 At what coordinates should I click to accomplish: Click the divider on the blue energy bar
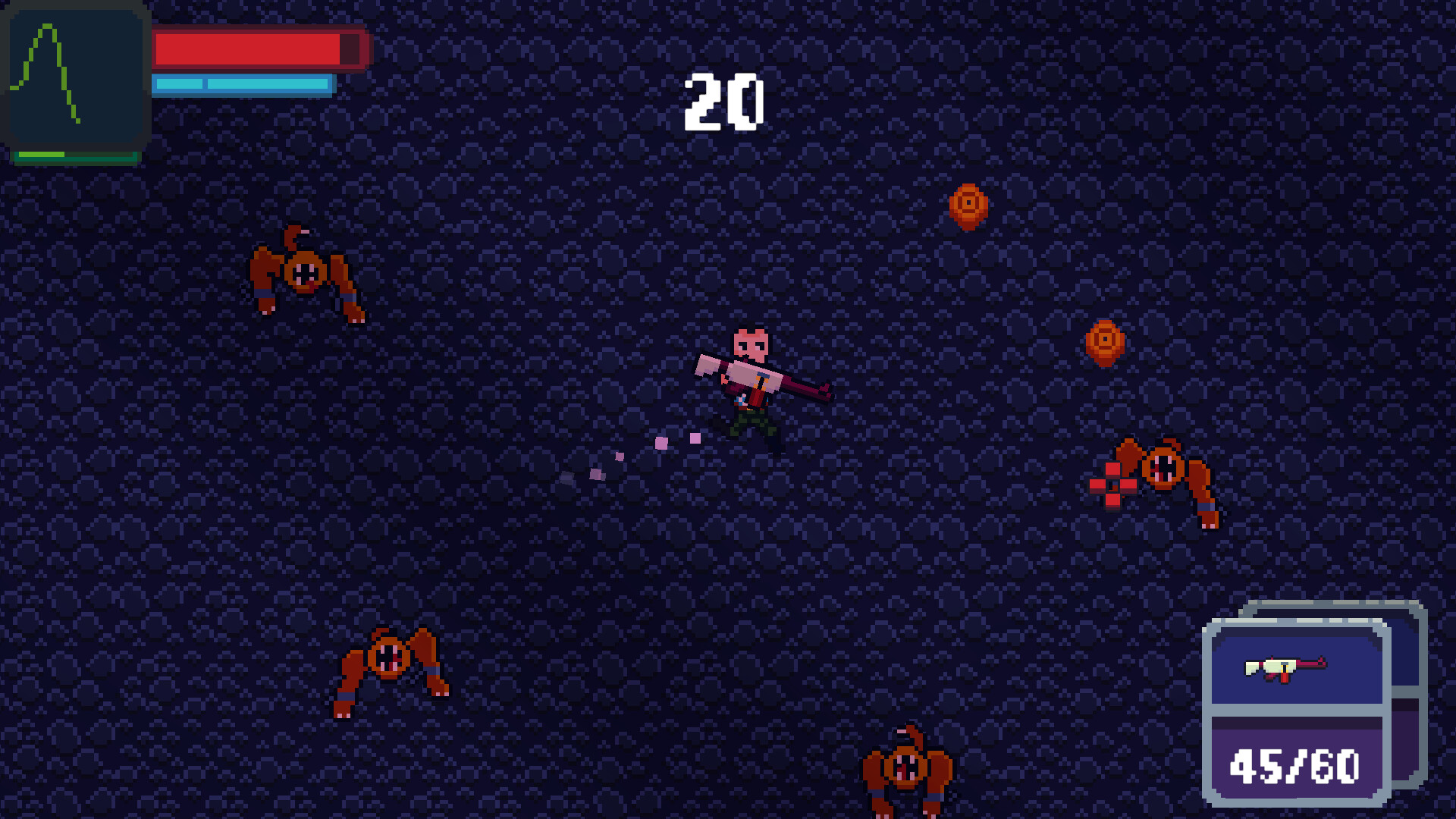click(x=203, y=85)
